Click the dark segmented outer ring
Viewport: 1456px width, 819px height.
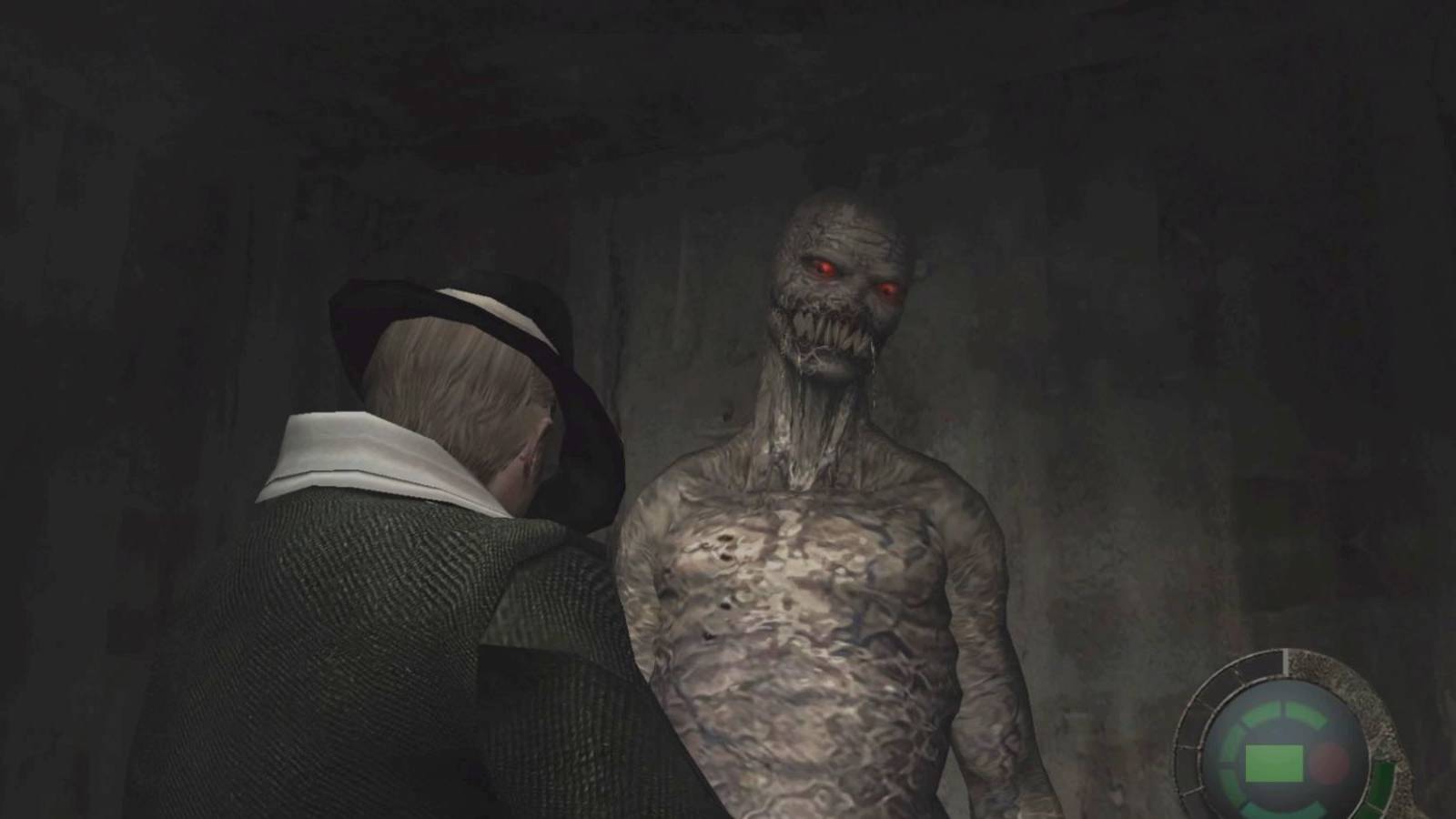tap(1195, 718)
